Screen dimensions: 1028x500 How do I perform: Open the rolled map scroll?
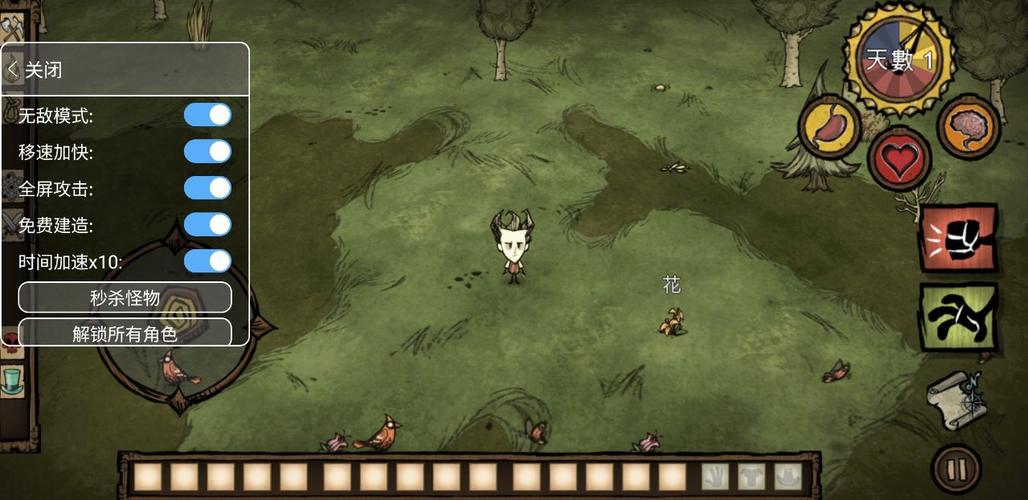click(957, 397)
